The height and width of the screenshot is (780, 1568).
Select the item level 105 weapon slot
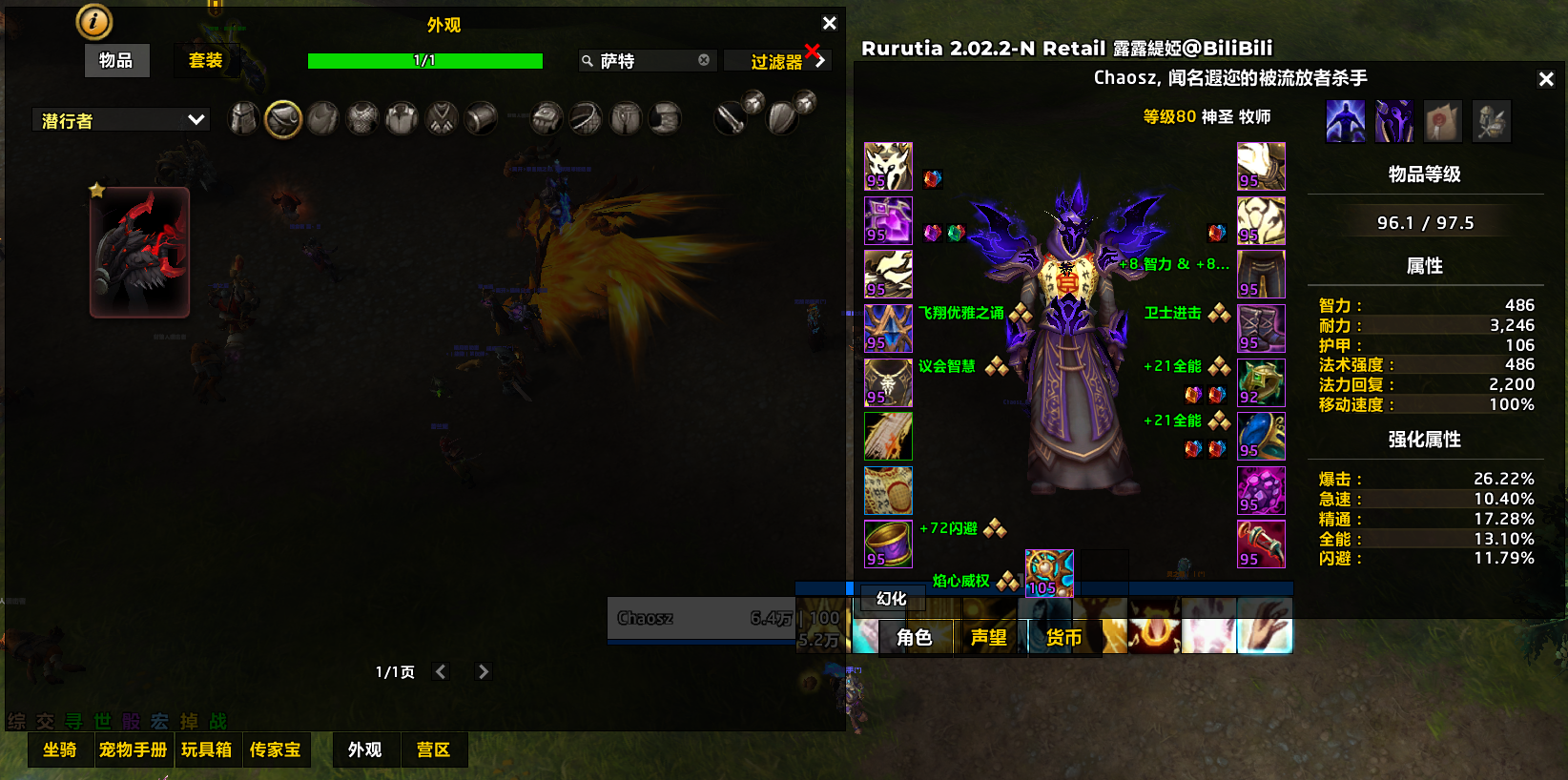(x=1049, y=573)
